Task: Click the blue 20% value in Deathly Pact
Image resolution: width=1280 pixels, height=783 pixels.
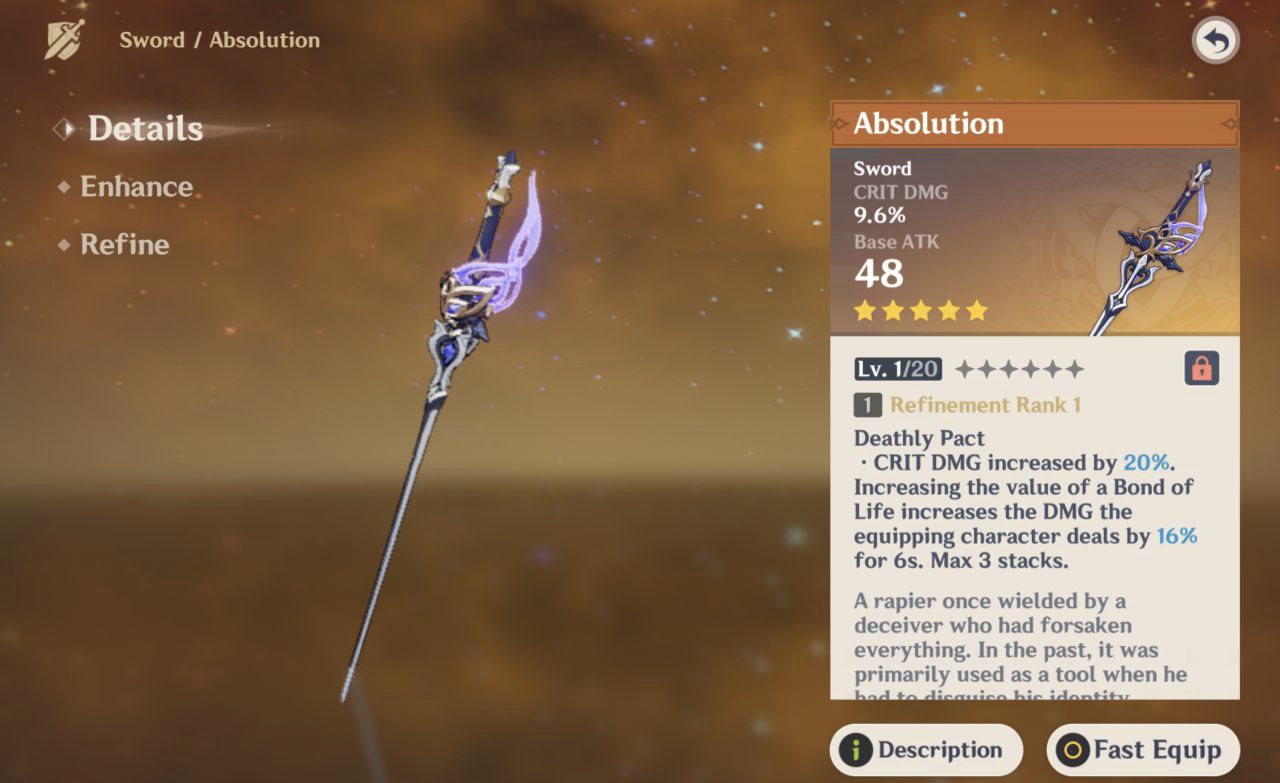Action: coord(1146,462)
